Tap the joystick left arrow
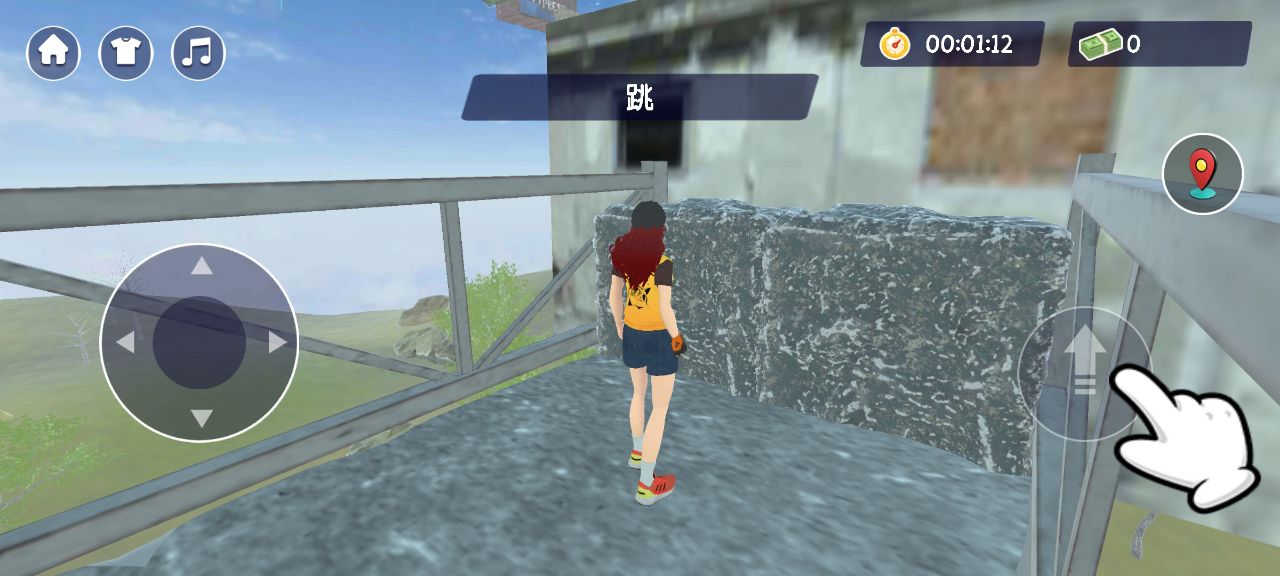The height and width of the screenshot is (576, 1280). point(125,342)
